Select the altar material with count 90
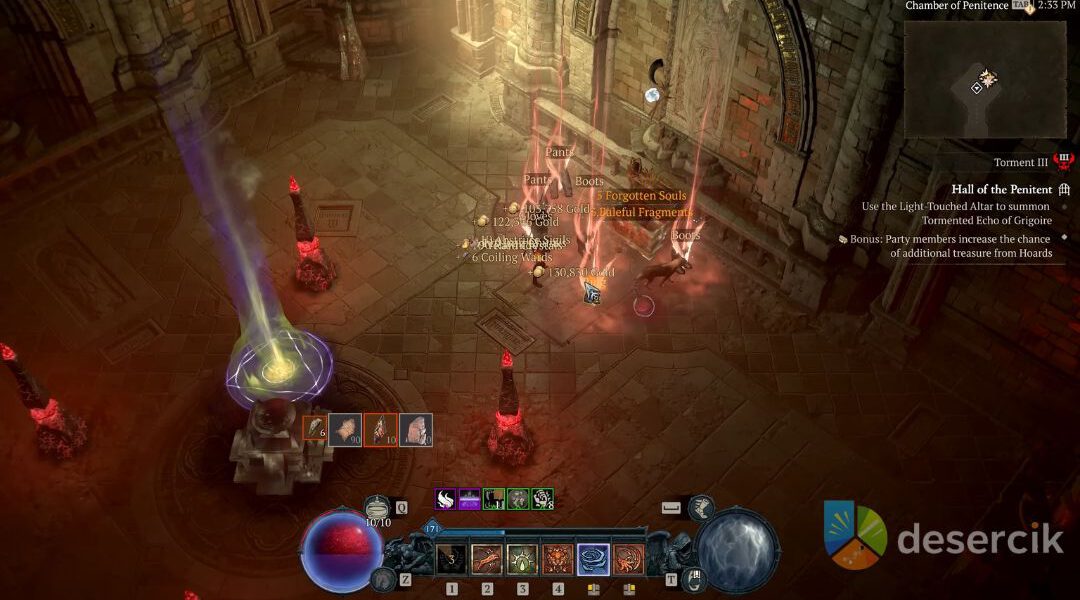1080x600 pixels. (x=346, y=429)
